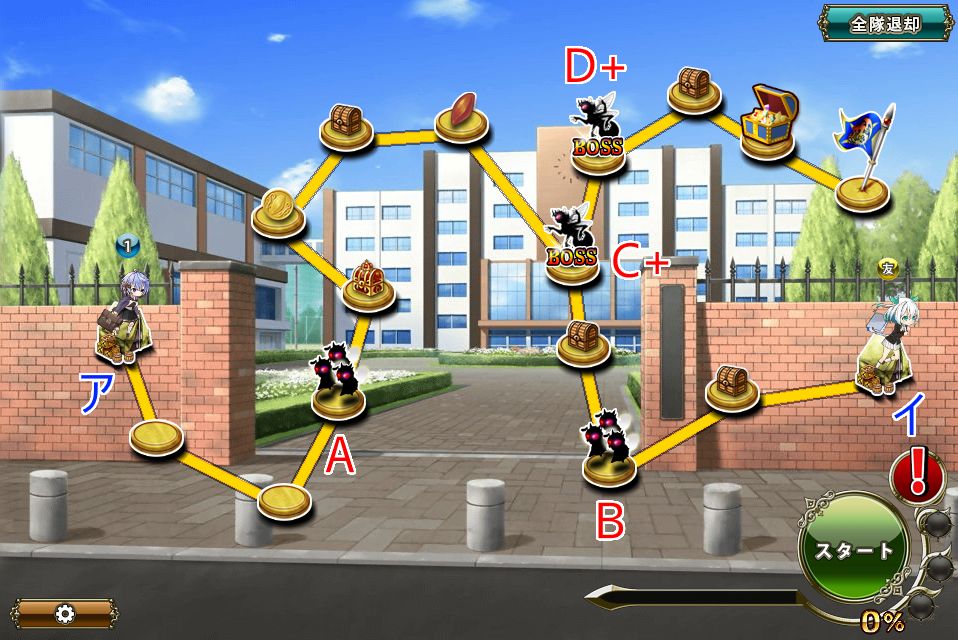The width and height of the screenshot is (958, 640).
Task: Start the march with the green スタート button
Action: [853, 549]
